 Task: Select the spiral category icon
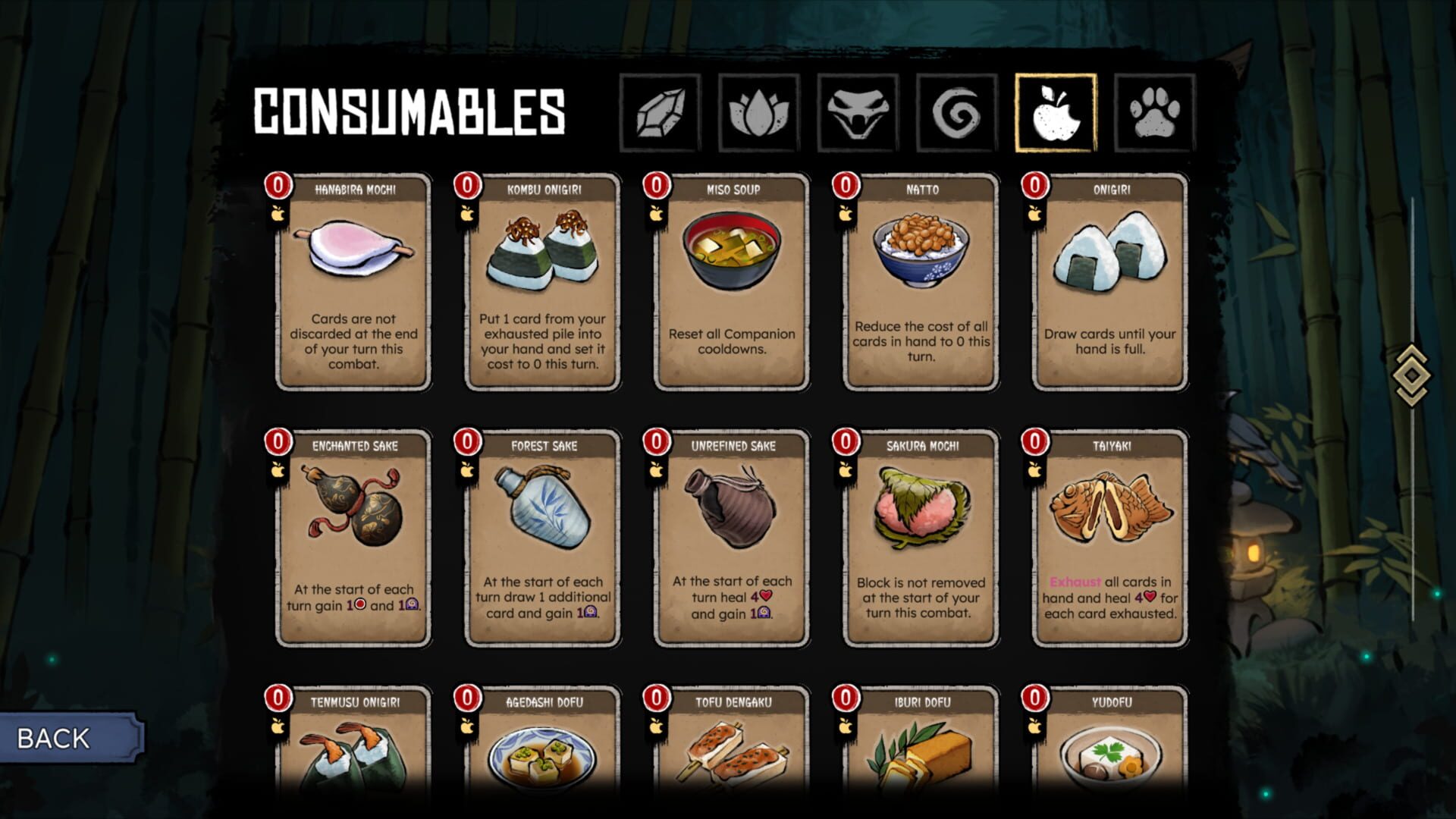[955, 111]
